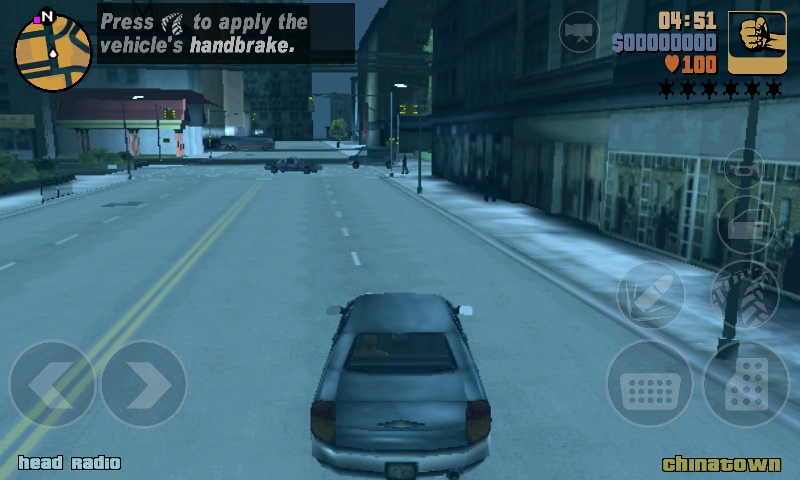800x480 pixels.
Task: Change the Head Radio station
Action: (x=69, y=463)
